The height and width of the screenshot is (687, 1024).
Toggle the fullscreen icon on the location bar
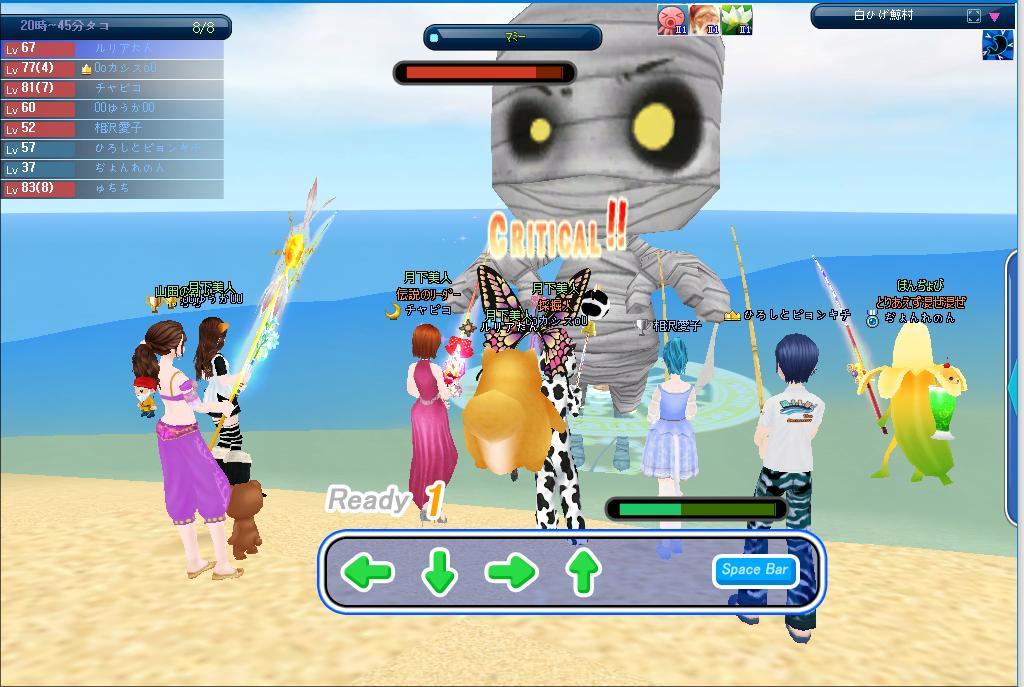pyautogui.click(x=974, y=16)
